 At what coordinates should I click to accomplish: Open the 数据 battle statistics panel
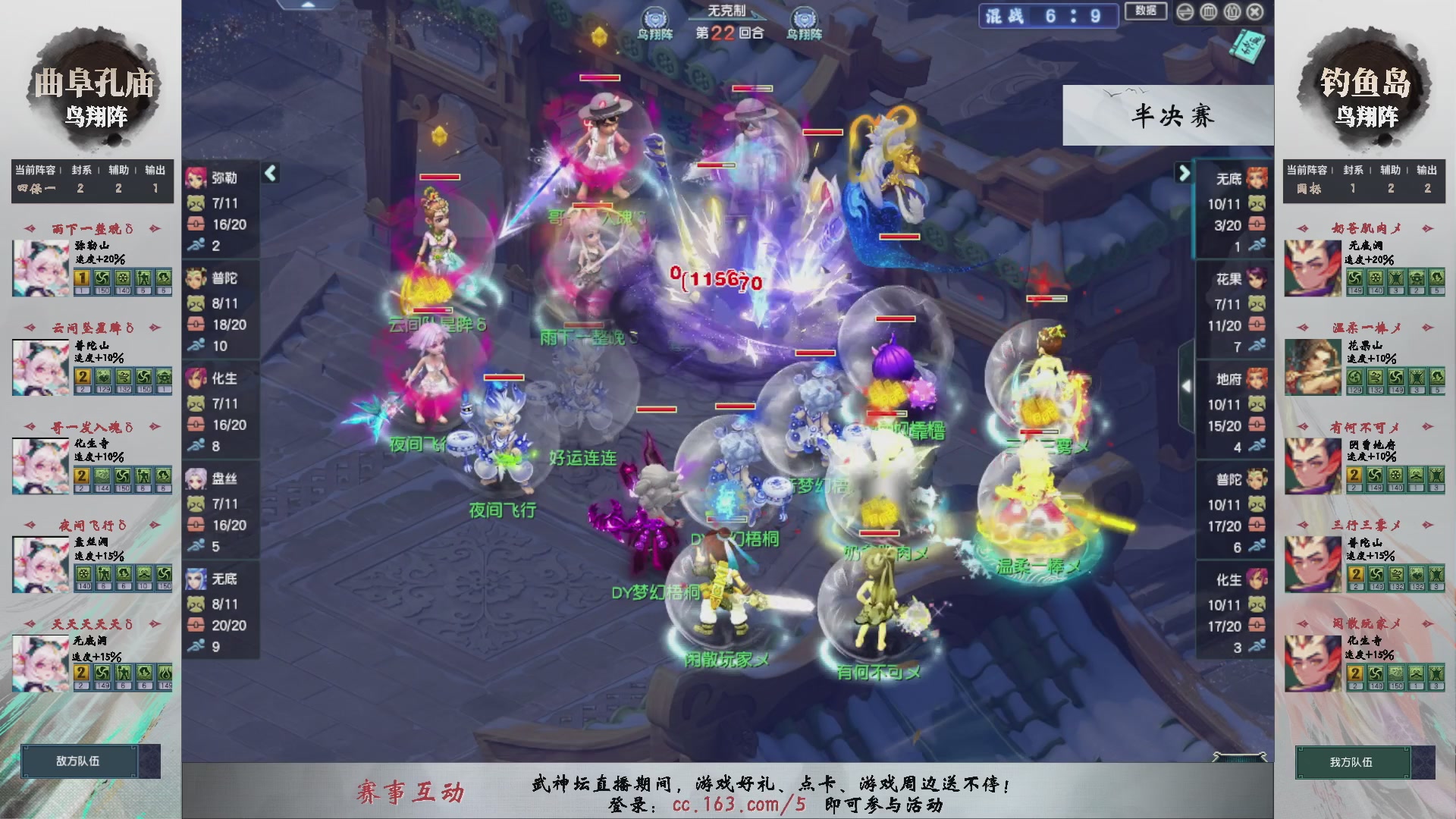point(1145,12)
